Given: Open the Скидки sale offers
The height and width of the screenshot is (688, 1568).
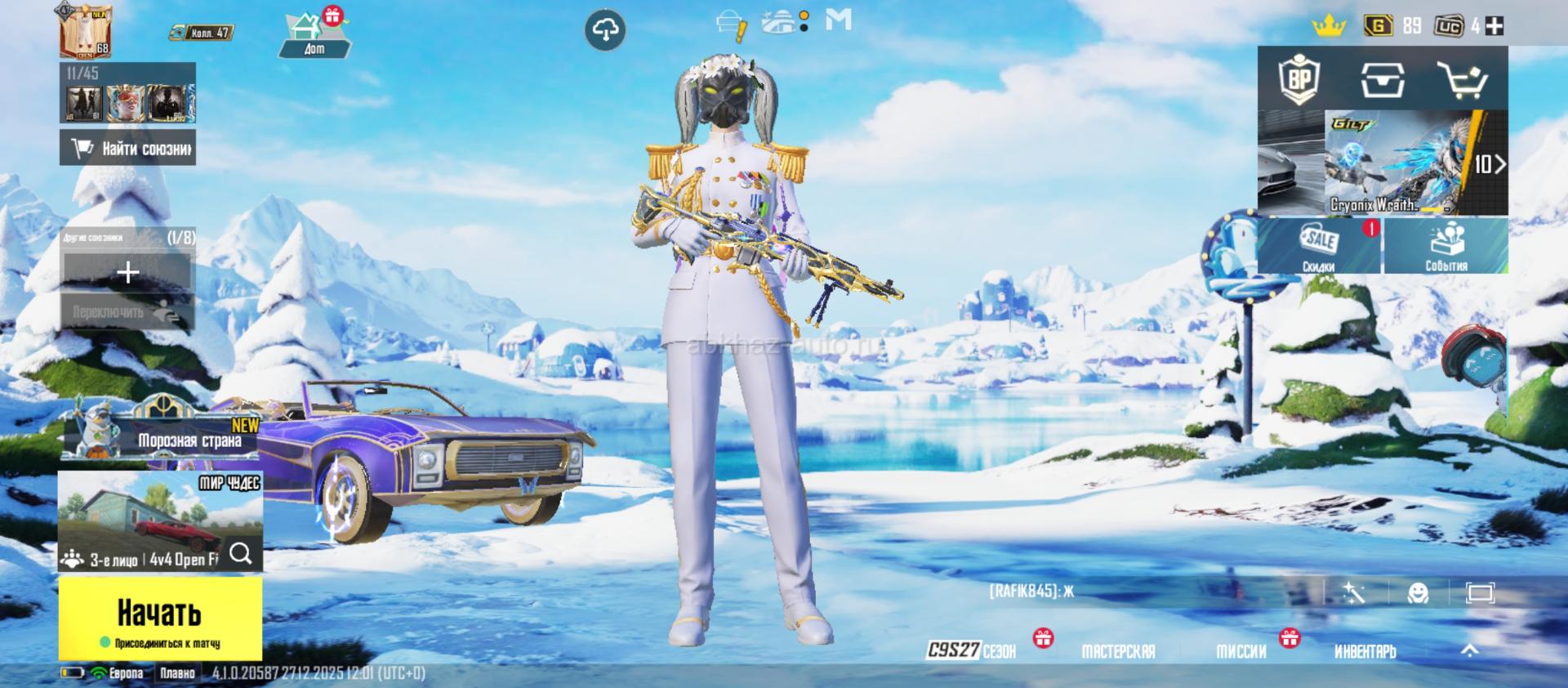Looking at the screenshot, I should point(1319,246).
